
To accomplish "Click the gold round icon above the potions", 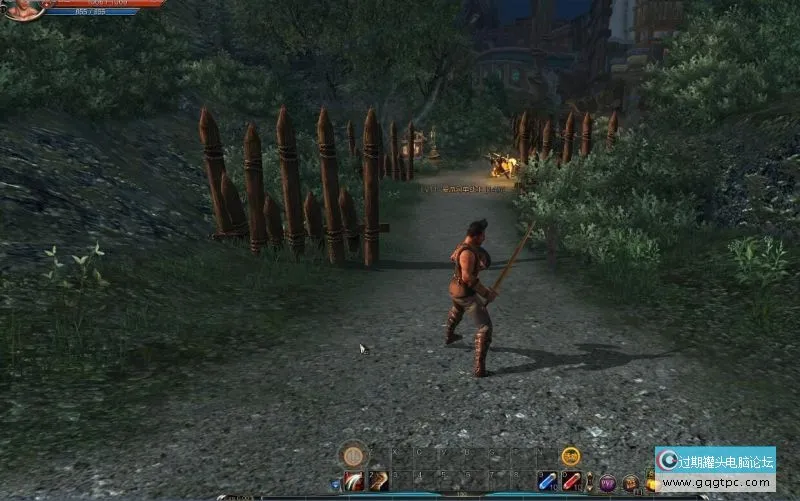I will pyautogui.click(x=571, y=456).
